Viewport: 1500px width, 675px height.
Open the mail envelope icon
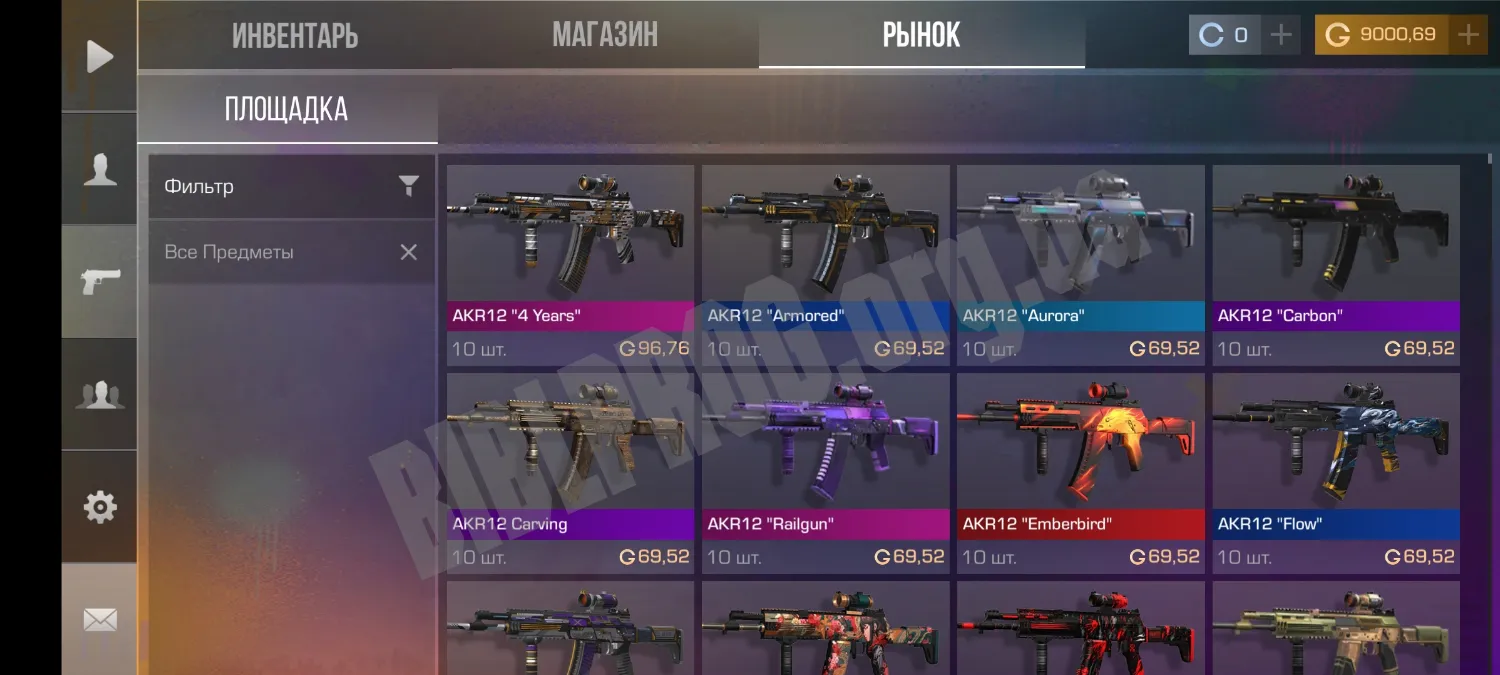[99, 620]
